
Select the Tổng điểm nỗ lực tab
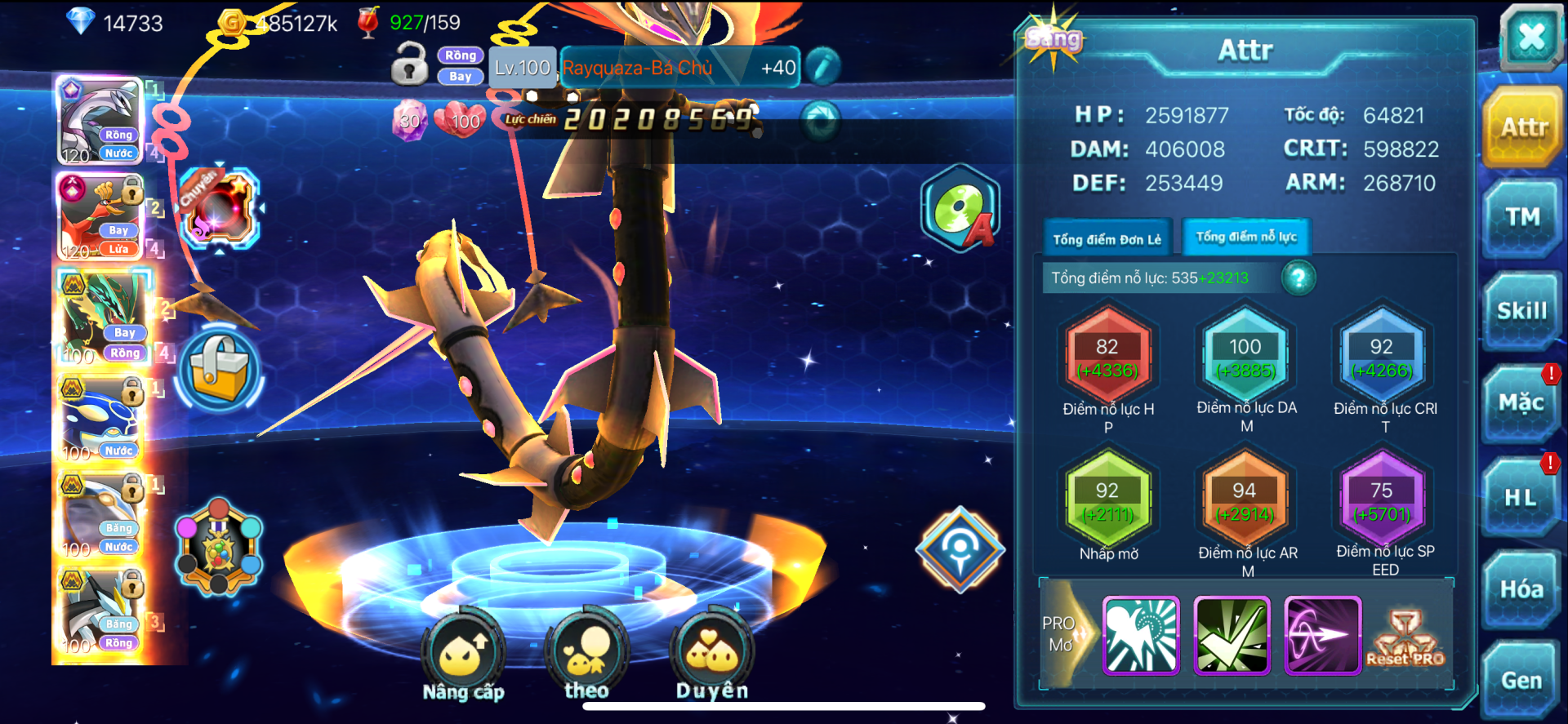[1246, 238]
